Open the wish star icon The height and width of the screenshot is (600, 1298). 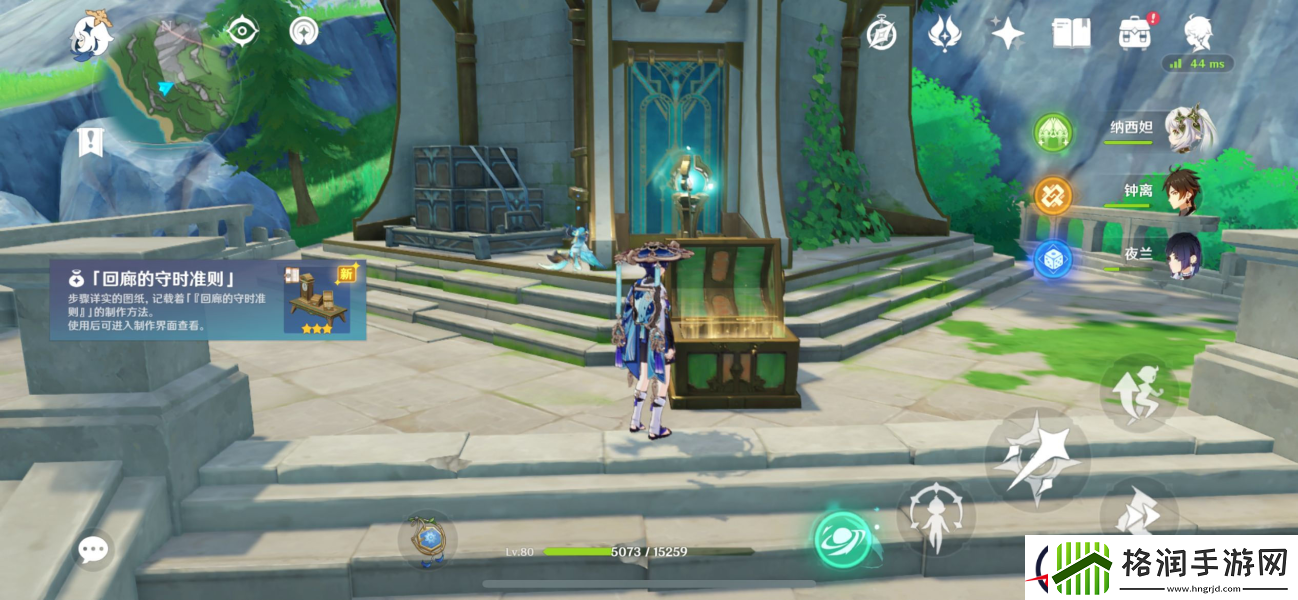[x=1007, y=34]
